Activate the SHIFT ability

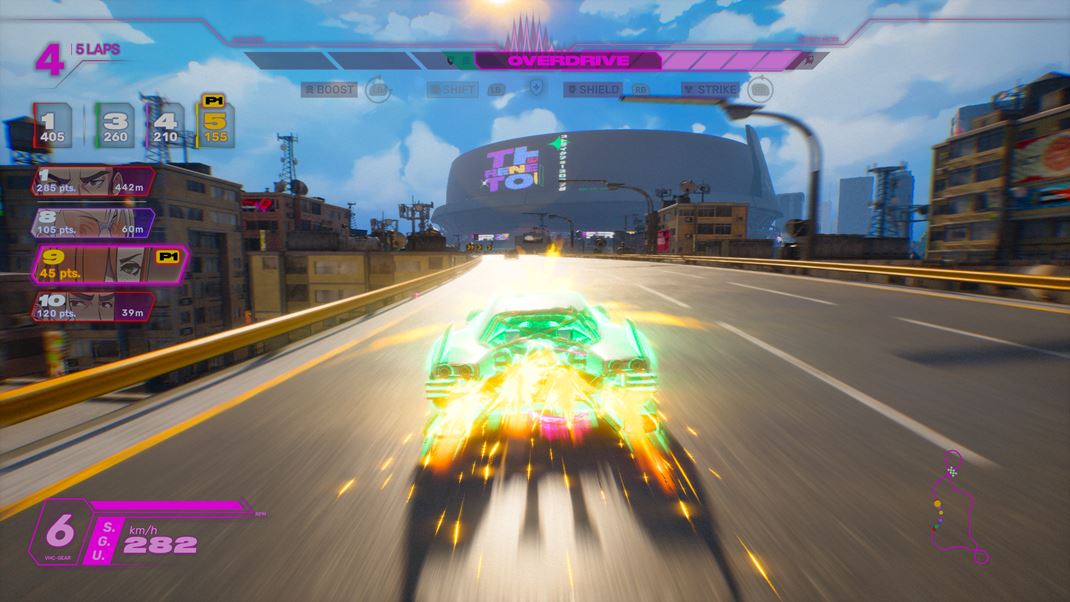(453, 90)
